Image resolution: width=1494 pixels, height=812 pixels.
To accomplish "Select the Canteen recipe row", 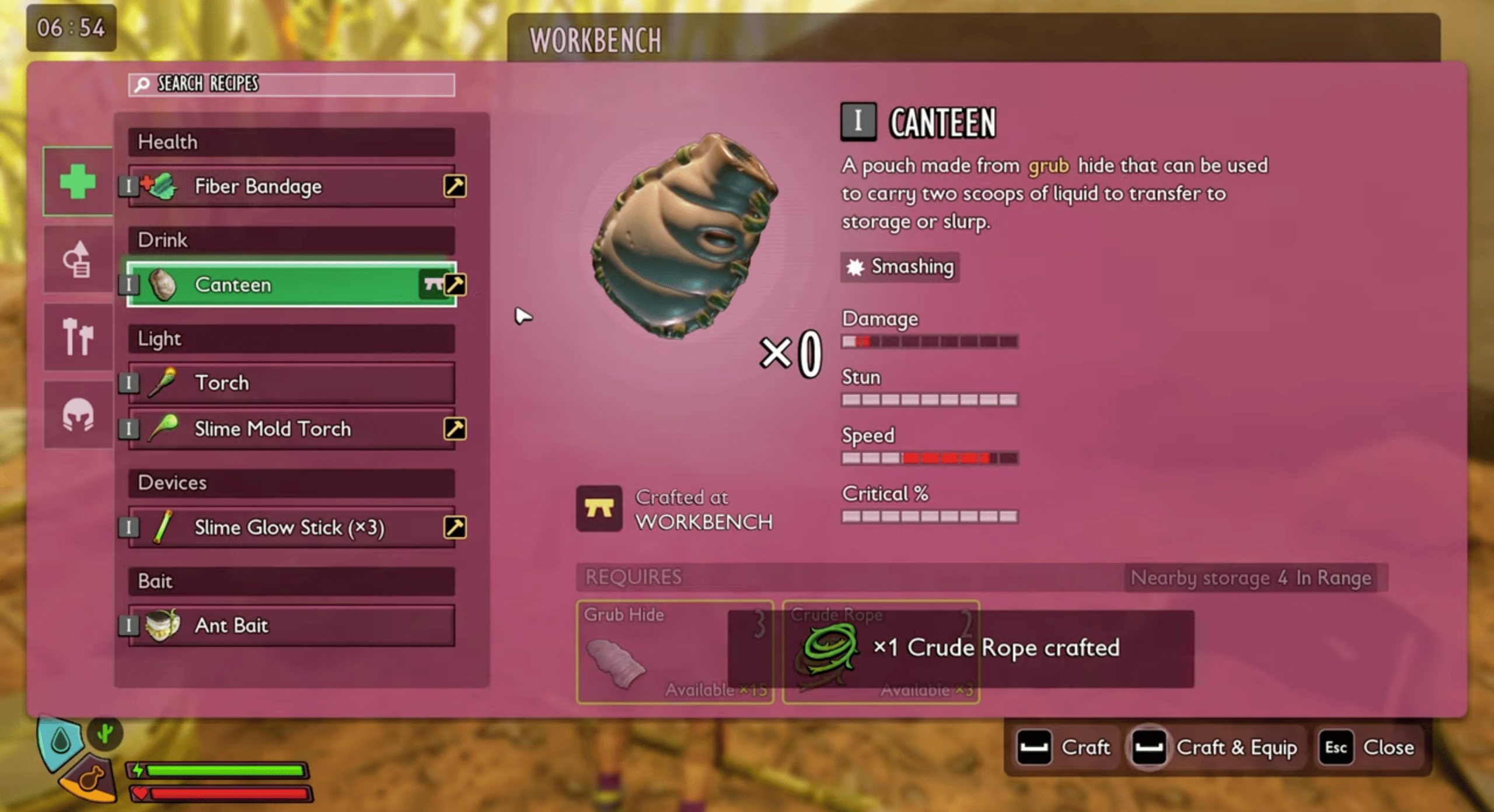I will tap(280, 285).
